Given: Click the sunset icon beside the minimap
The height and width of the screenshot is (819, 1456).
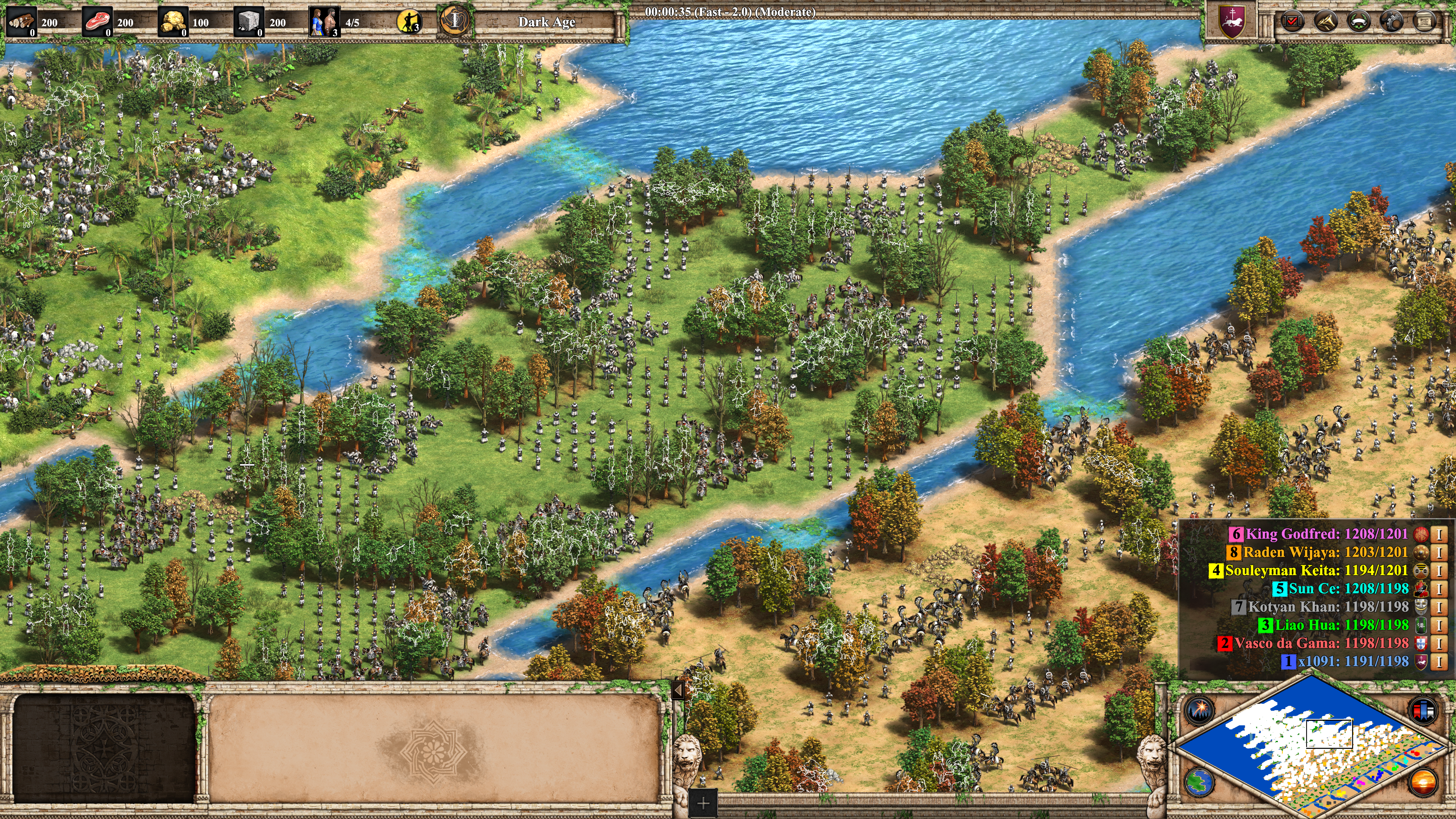Looking at the screenshot, I should (x=1423, y=782).
